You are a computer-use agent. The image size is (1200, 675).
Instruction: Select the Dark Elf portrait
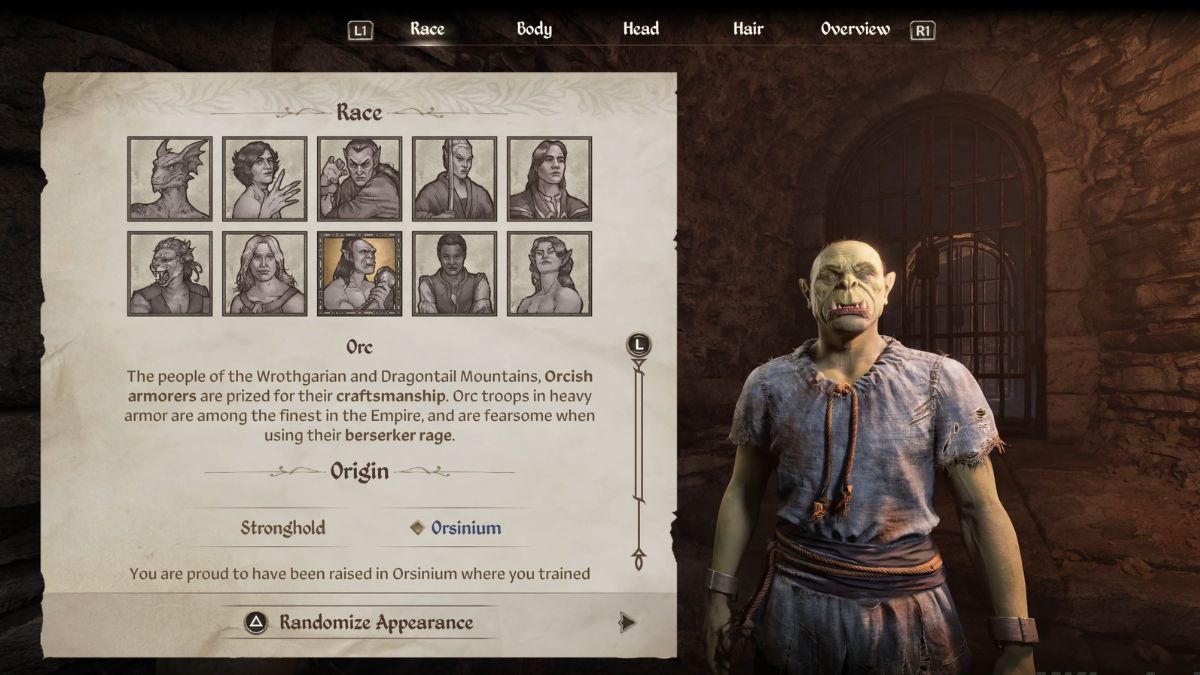[x=360, y=178]
